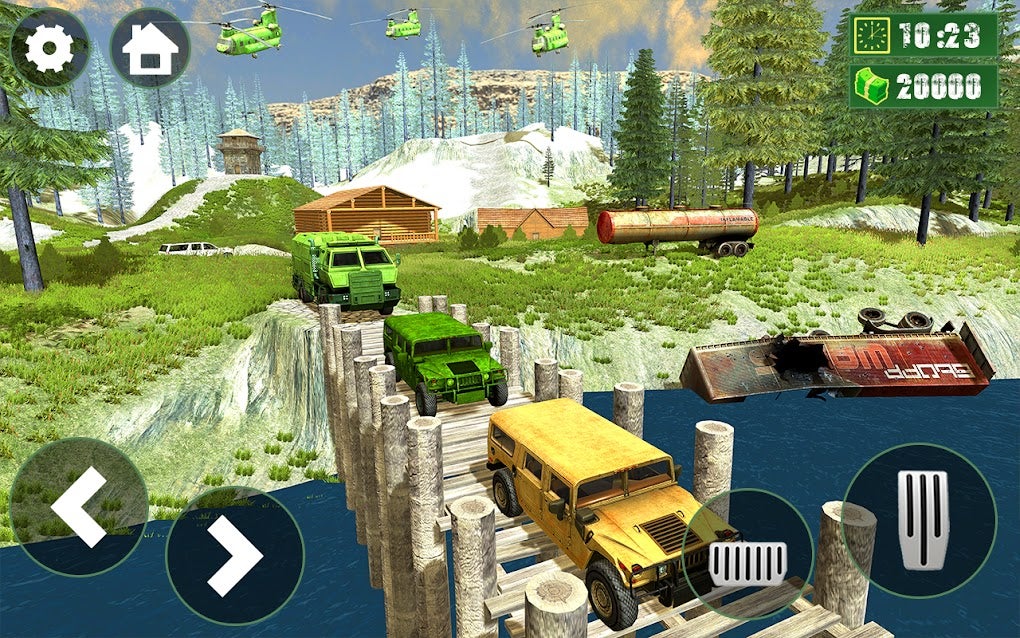Viewport: 1020px width, 638px height.
Task: Open the gear settings button
Action: pyautogui.click(x=48, y=46)
